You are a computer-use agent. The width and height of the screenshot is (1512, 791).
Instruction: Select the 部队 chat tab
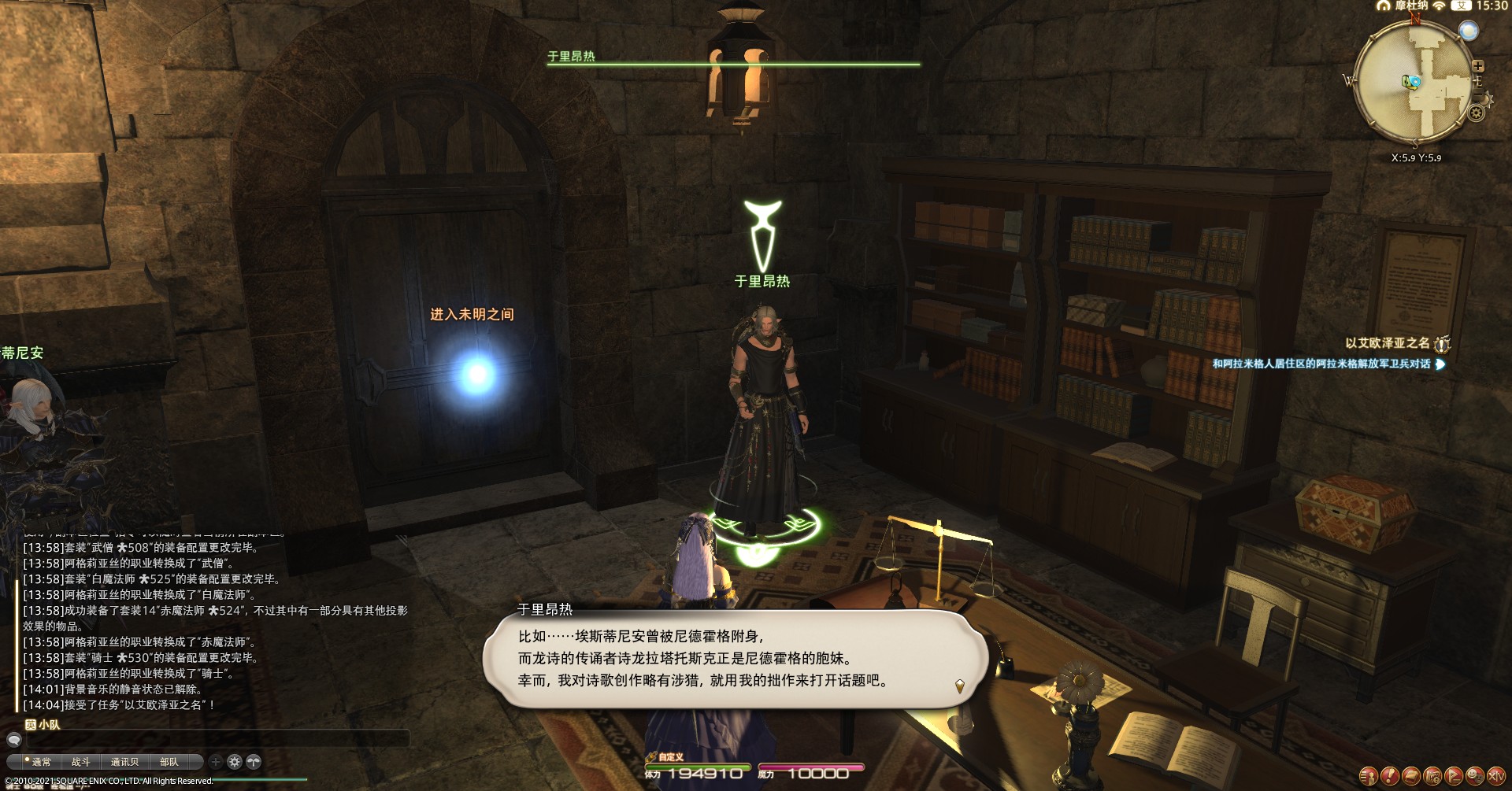(x=169, y=762)
